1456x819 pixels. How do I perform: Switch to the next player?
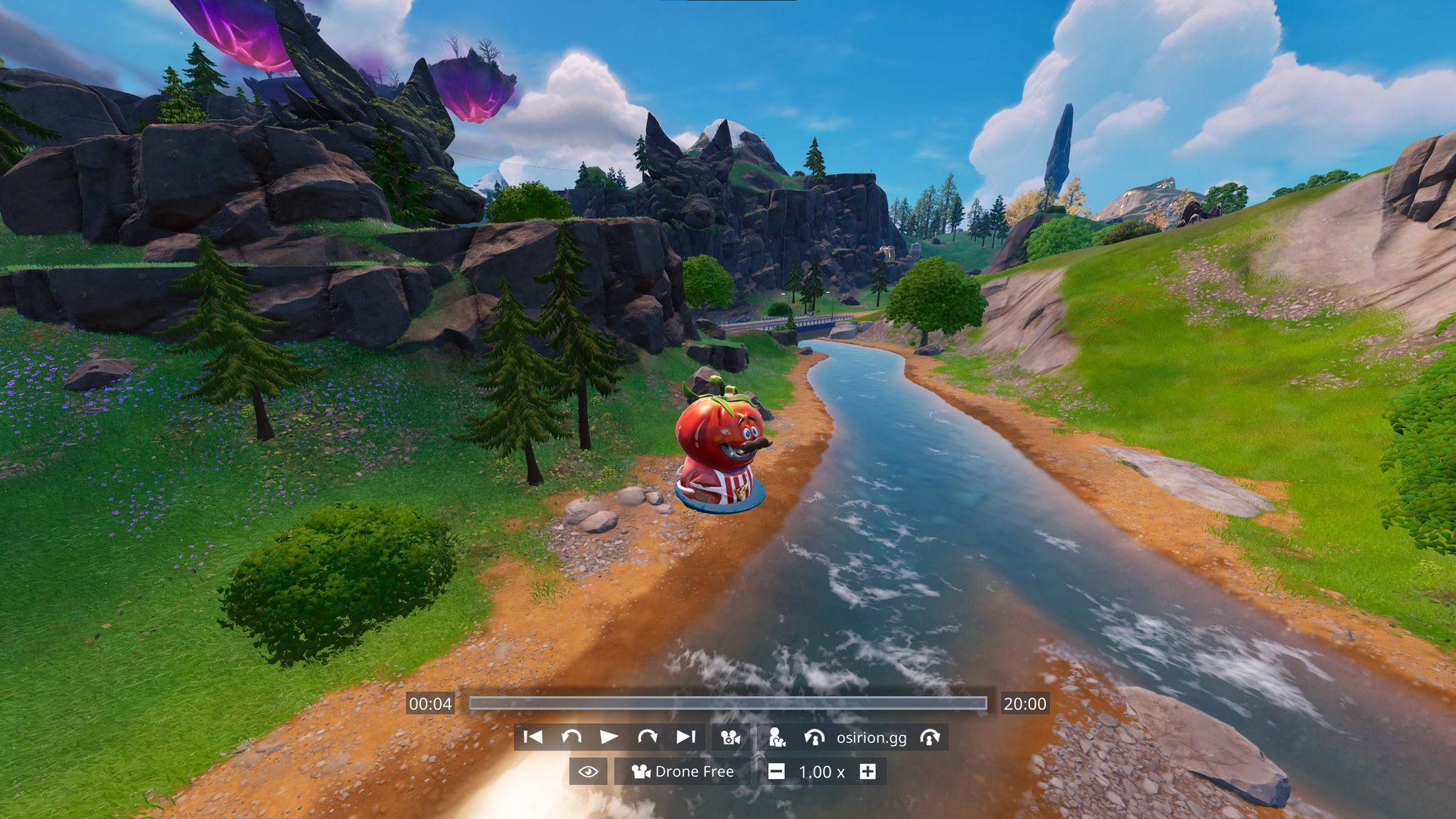pos(930,737)
